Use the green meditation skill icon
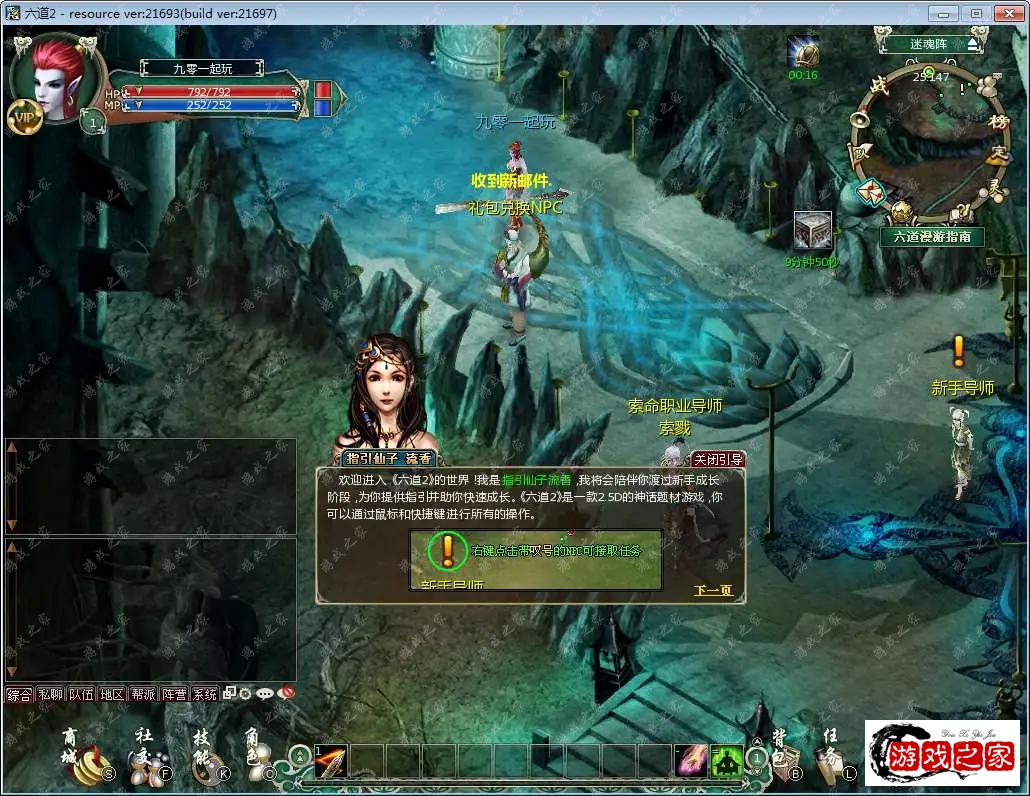This screenshot has height=796, width=1030. pyautogui.click(x=727, y=761)
